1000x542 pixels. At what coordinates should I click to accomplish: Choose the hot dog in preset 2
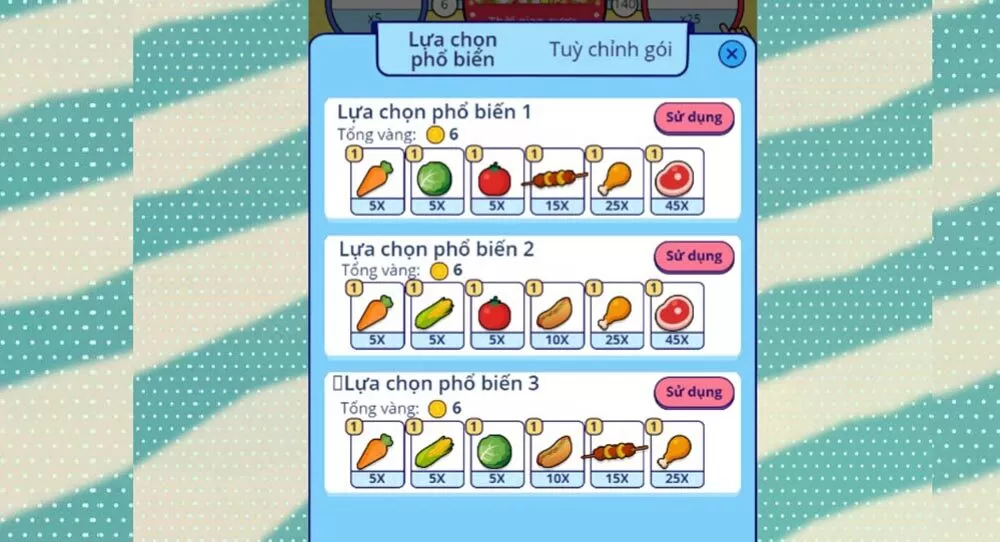click(x=557, y=316)
